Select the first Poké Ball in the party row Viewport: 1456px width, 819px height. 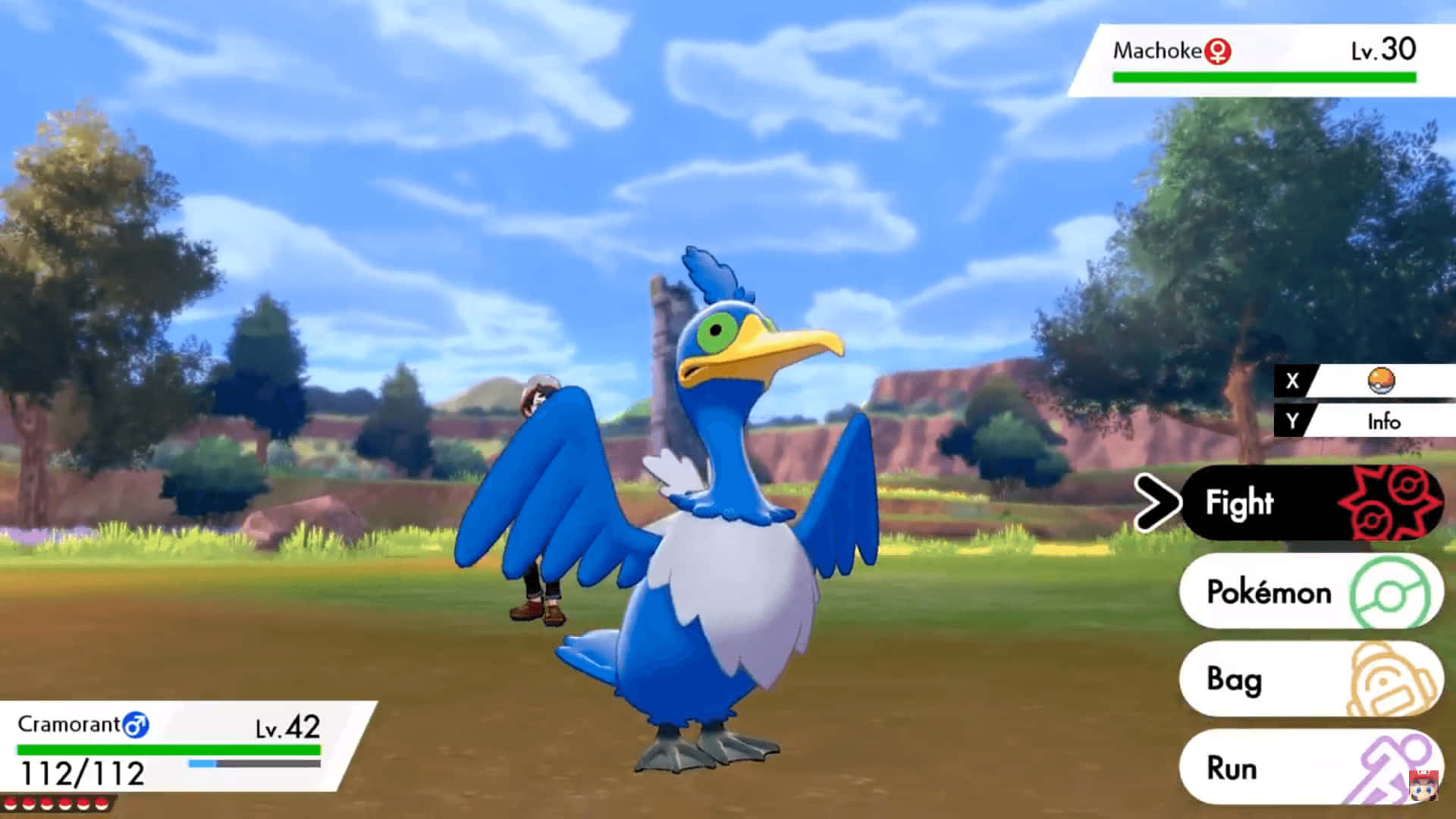(11, 804)
